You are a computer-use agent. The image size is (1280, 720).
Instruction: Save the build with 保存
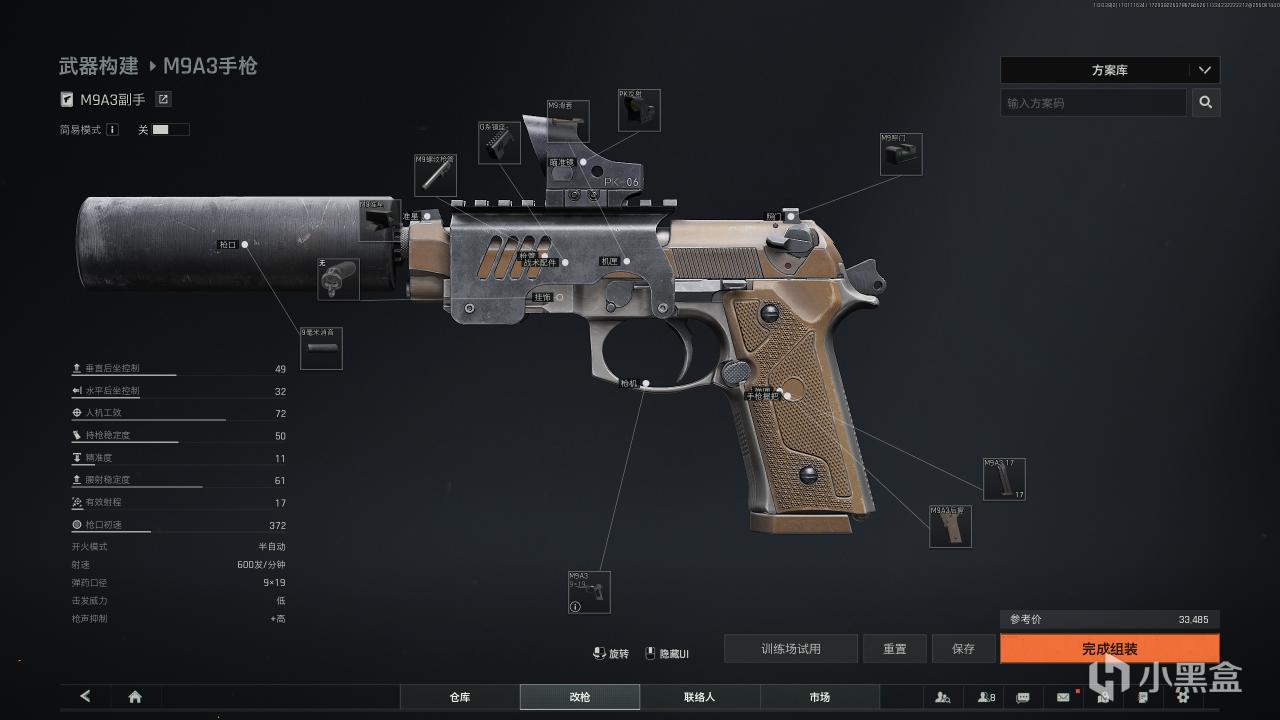pos(963,649)
